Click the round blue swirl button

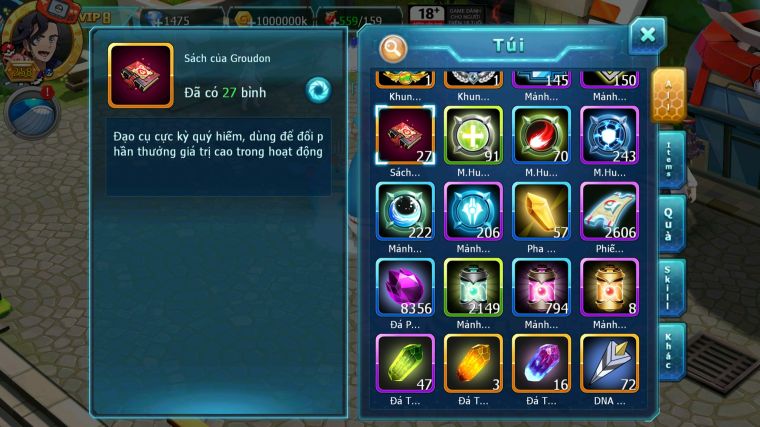(318, 91)
